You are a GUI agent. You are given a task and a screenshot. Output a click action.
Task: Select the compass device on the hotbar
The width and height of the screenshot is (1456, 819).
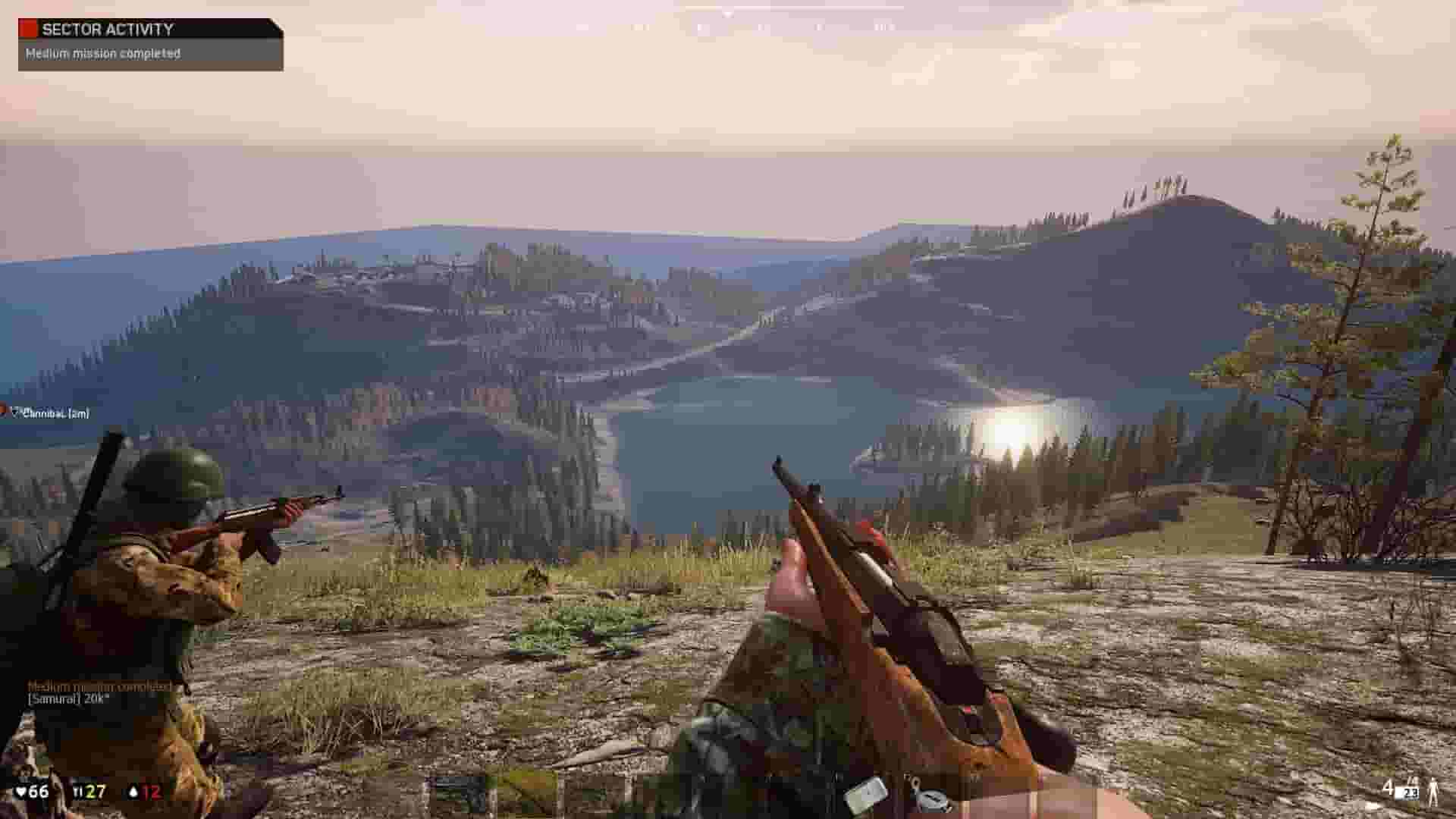930,801
